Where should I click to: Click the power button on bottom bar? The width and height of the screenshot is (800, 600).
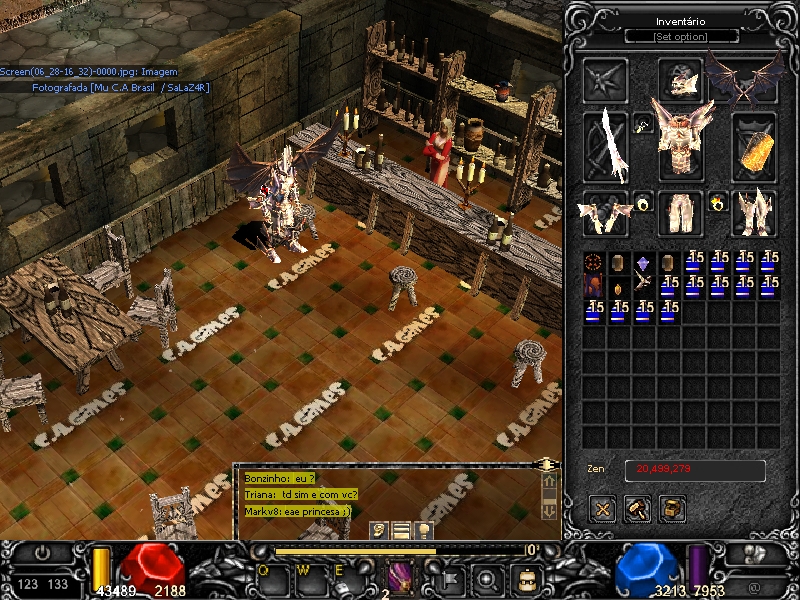point(42,552)
